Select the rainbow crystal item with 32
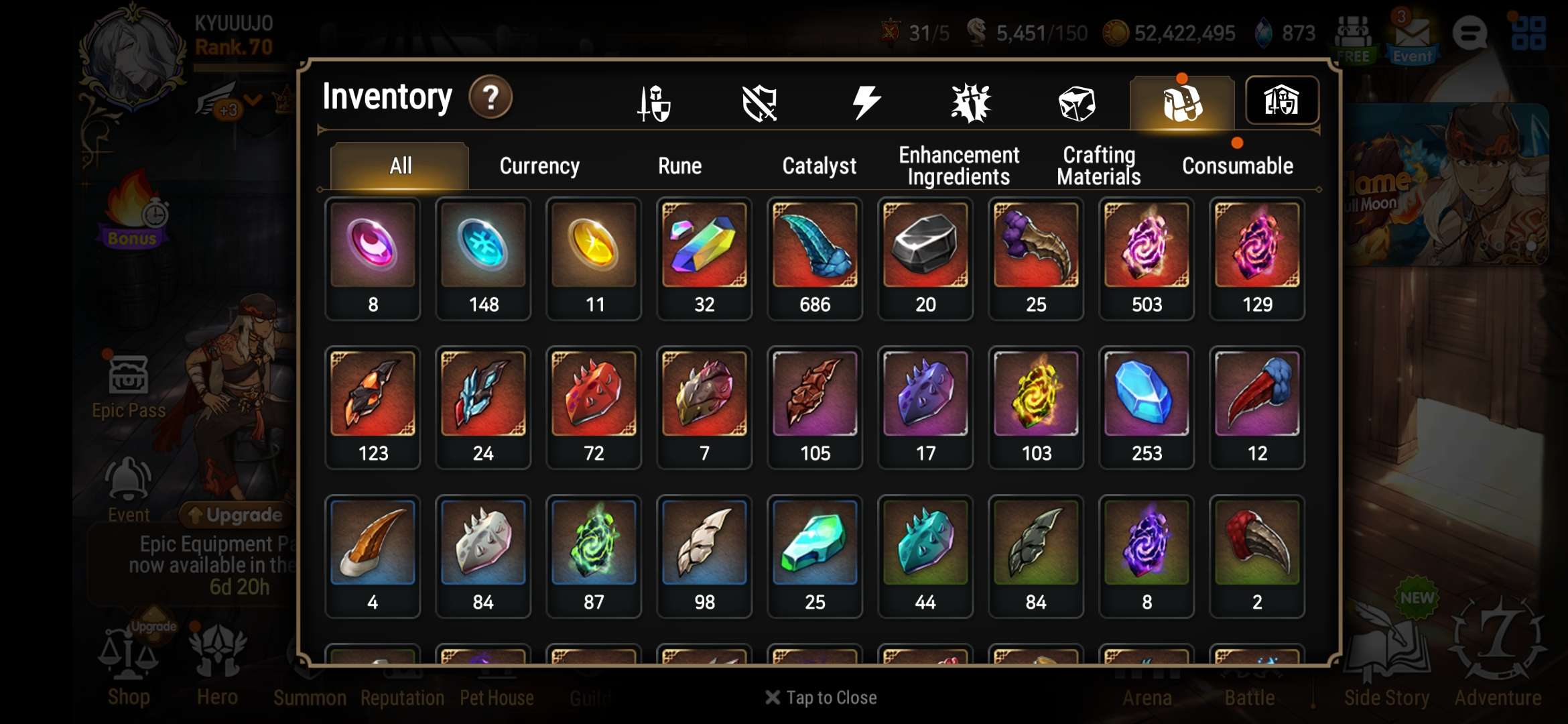Screen dimensions: 1568x724 pos(704,258)
